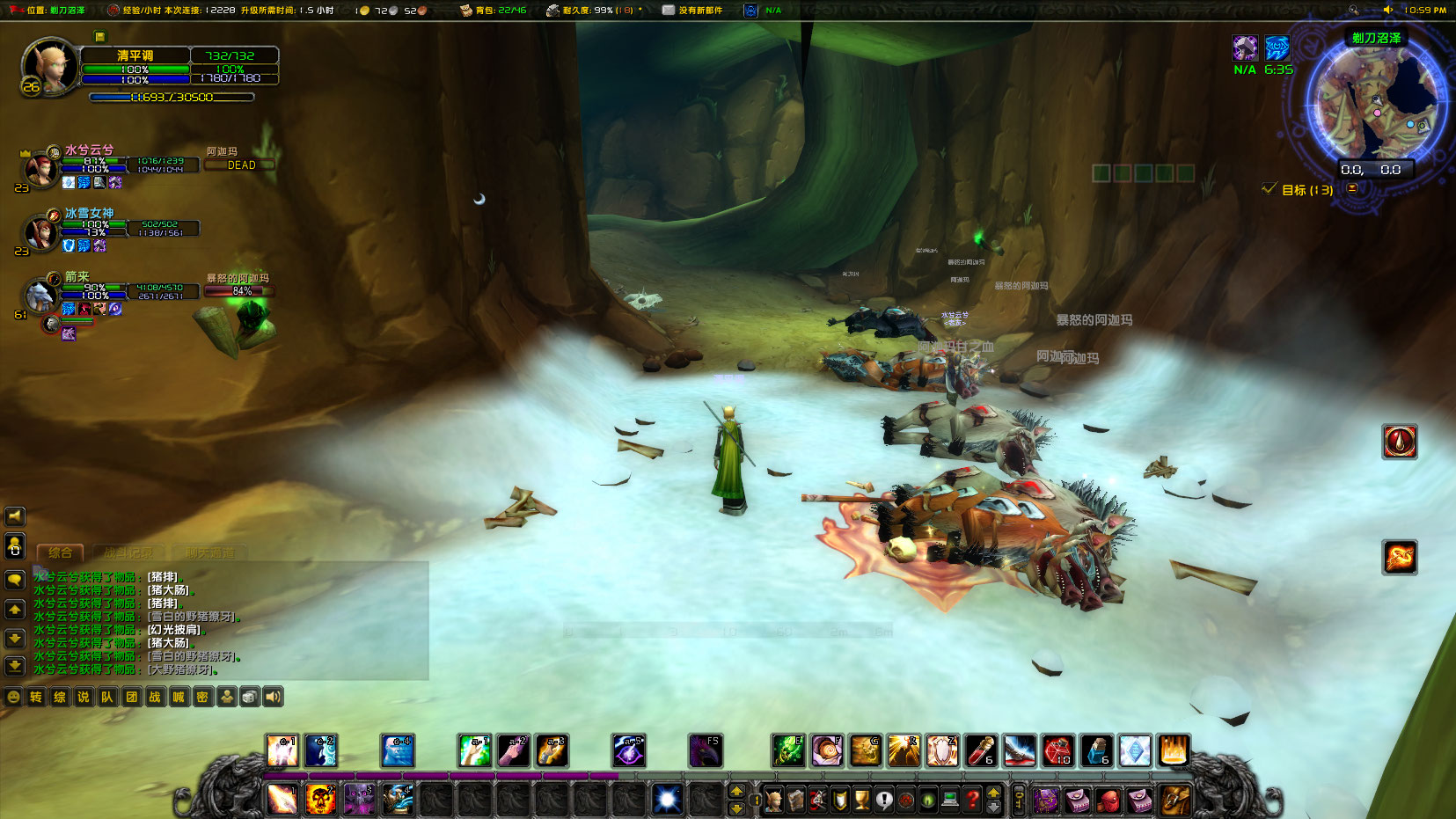Open character info in the micro menu

pos(772,801)
